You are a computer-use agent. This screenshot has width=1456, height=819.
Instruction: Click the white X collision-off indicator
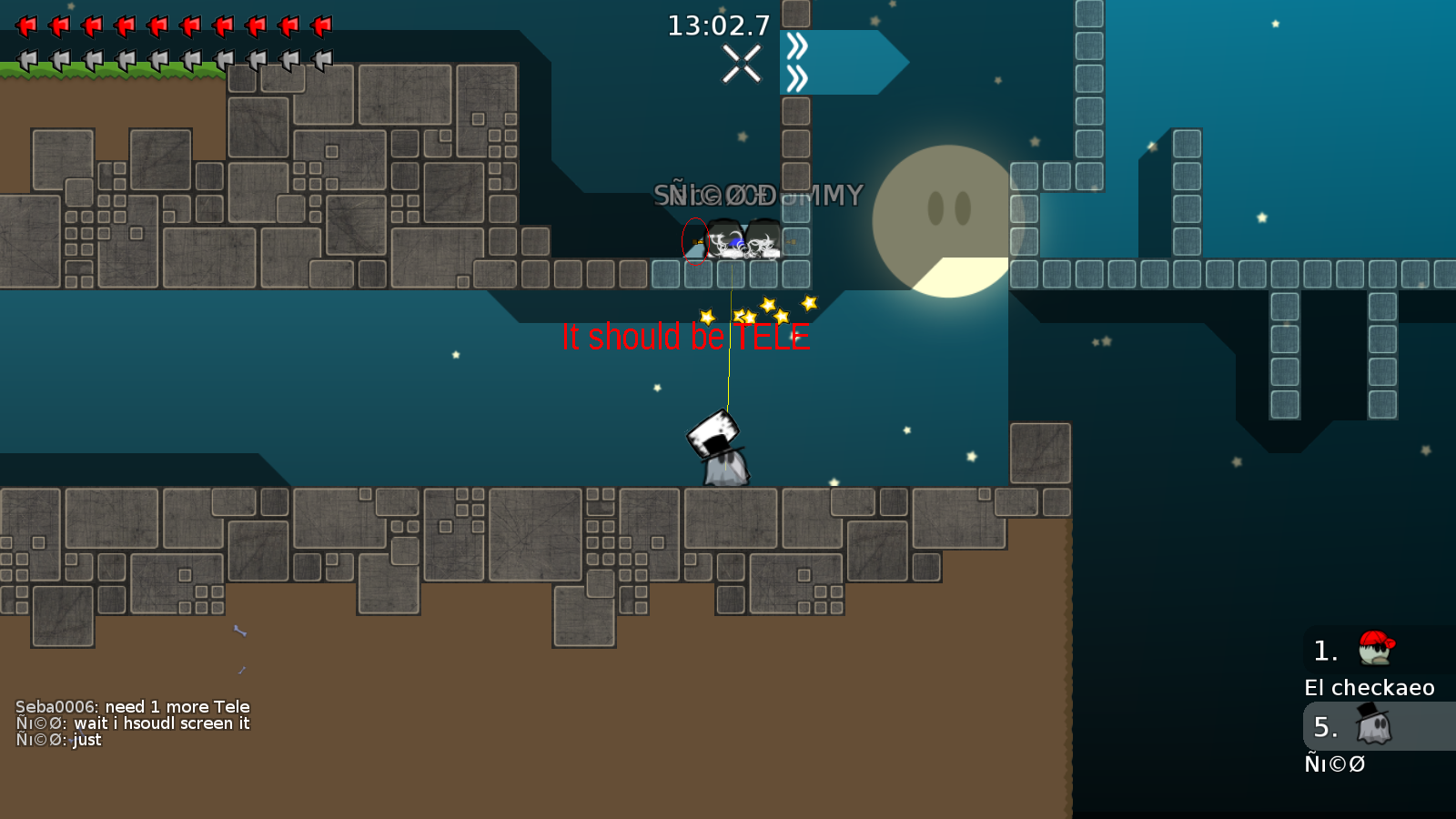point(742,64)
